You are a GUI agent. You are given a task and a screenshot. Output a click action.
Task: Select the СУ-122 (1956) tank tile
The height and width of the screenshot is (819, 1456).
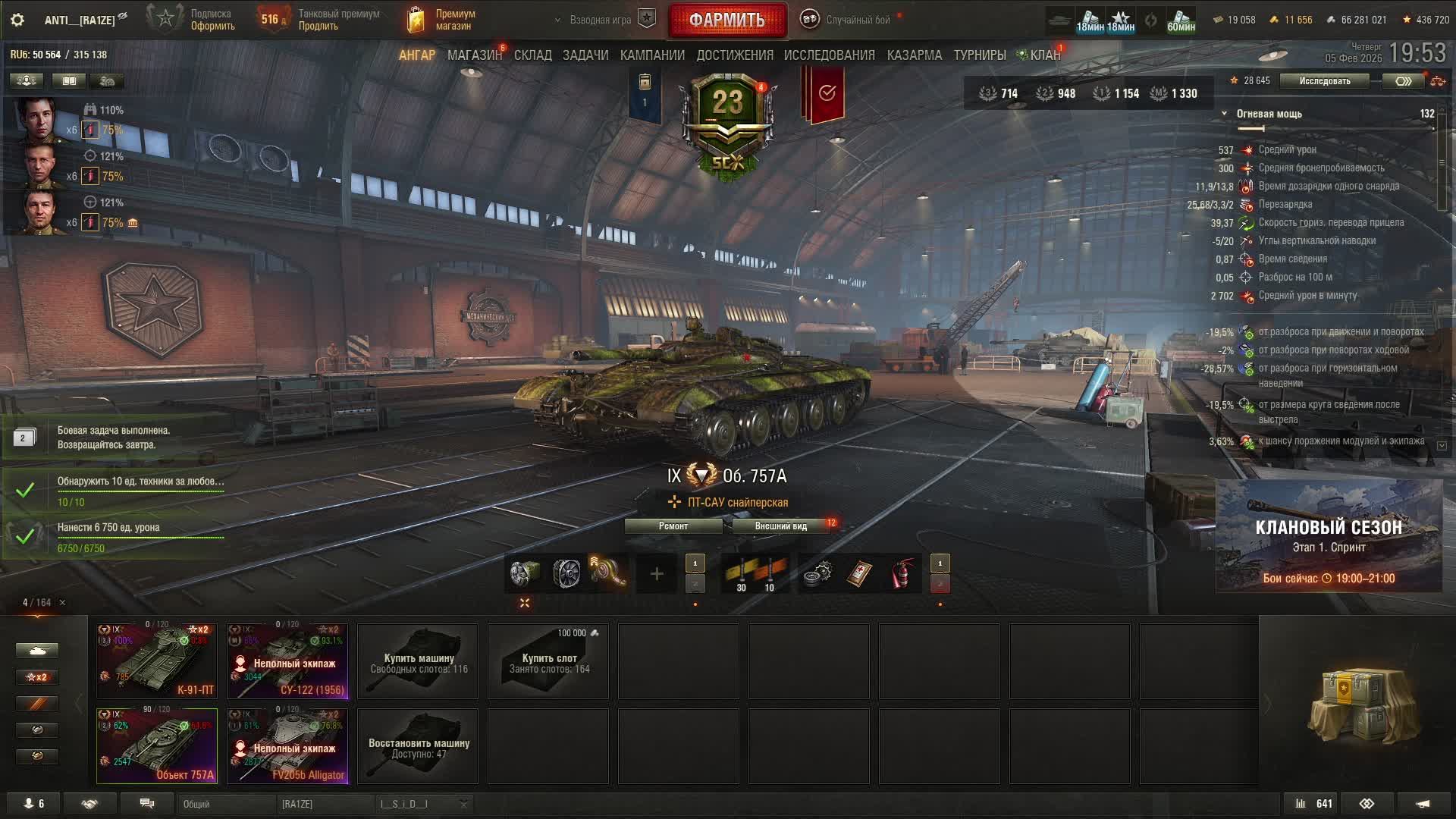(287, 661)
